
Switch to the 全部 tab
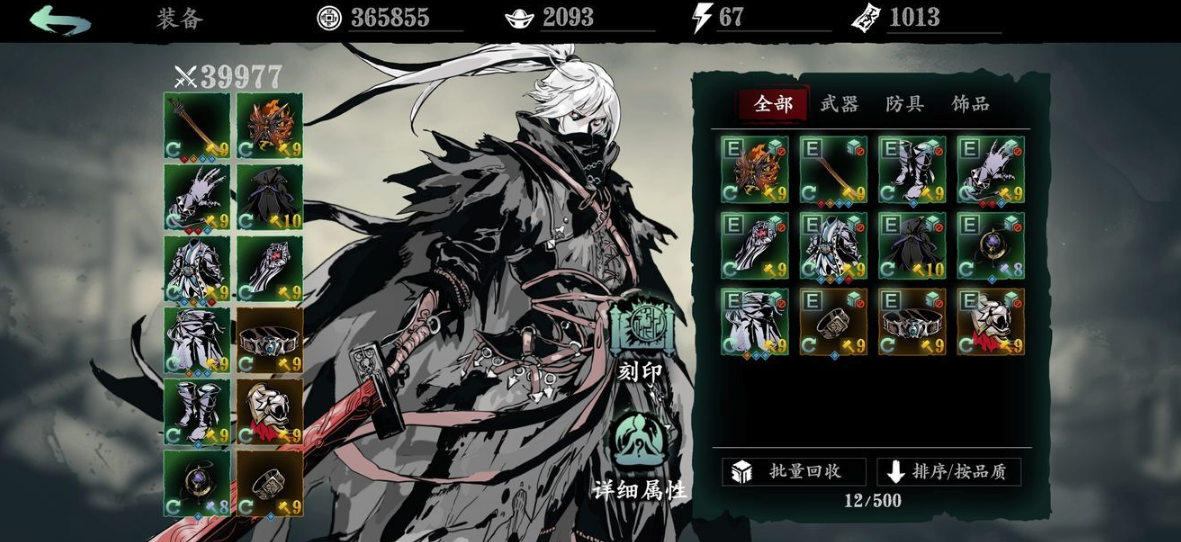(773, 104)
